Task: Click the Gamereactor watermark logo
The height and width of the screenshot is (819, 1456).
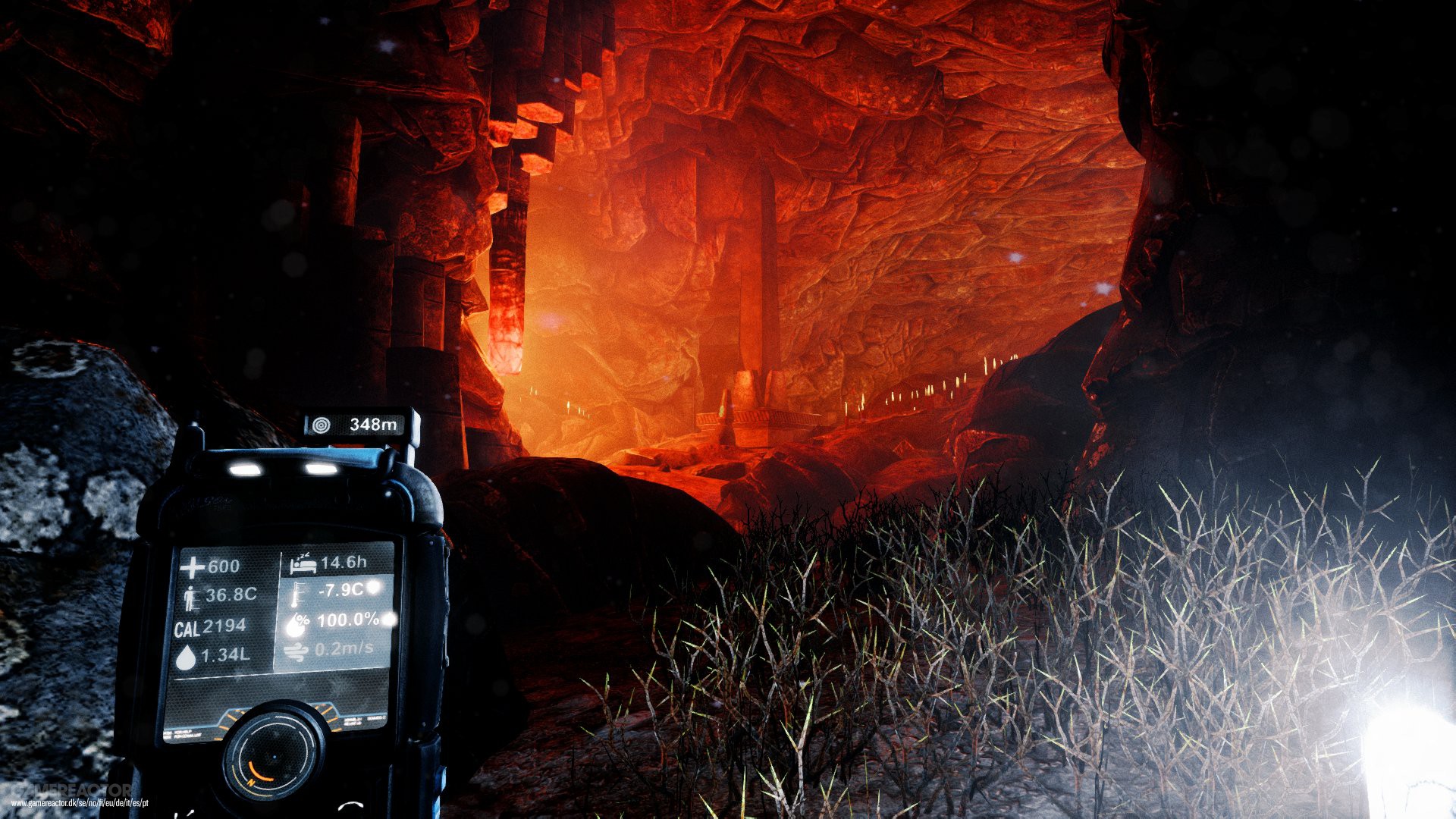Action: 71,789
